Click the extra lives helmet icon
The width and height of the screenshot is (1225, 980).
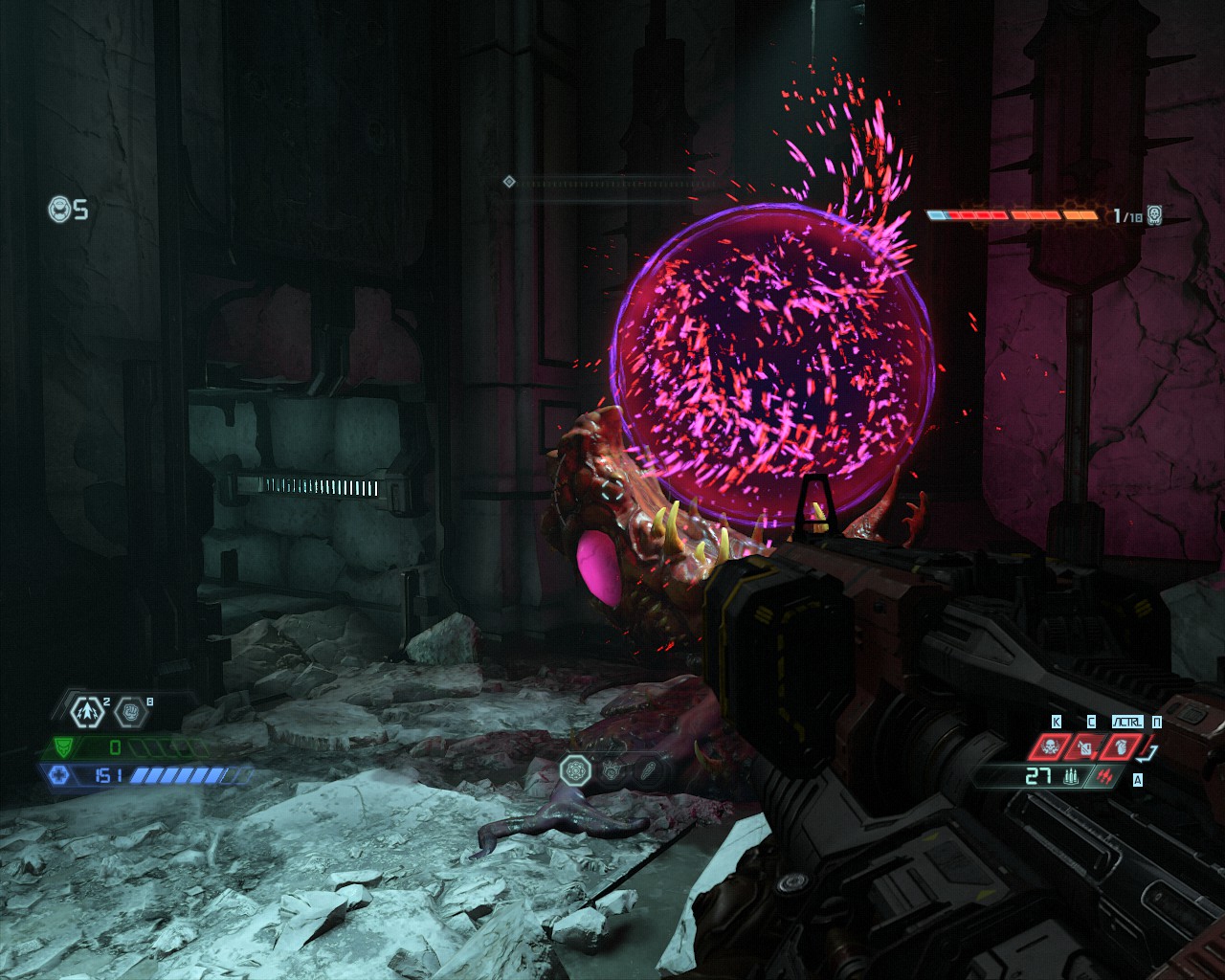pyautogui.click(x=59, y=208)
